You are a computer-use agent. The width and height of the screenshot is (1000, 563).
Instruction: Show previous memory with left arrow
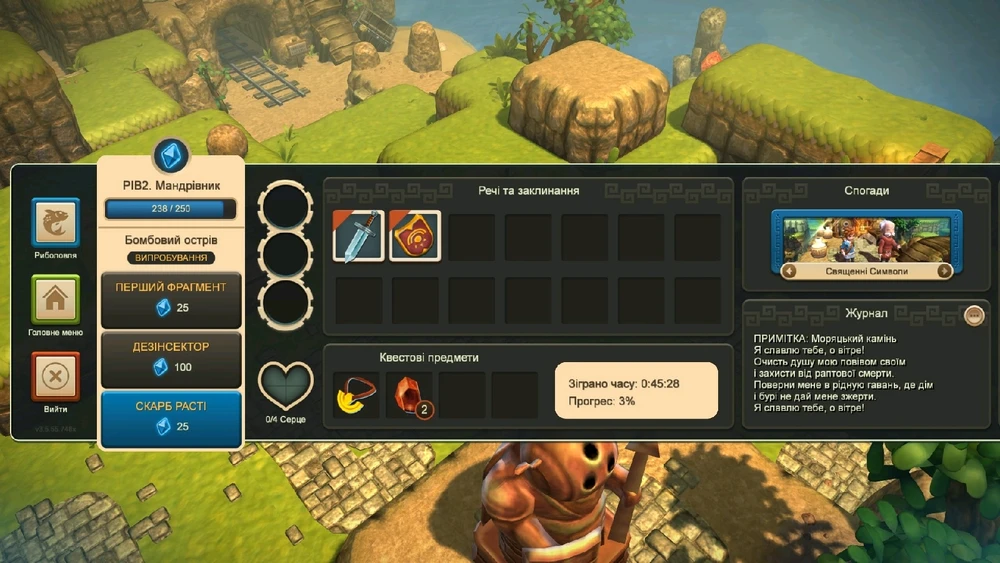point(789,271)
